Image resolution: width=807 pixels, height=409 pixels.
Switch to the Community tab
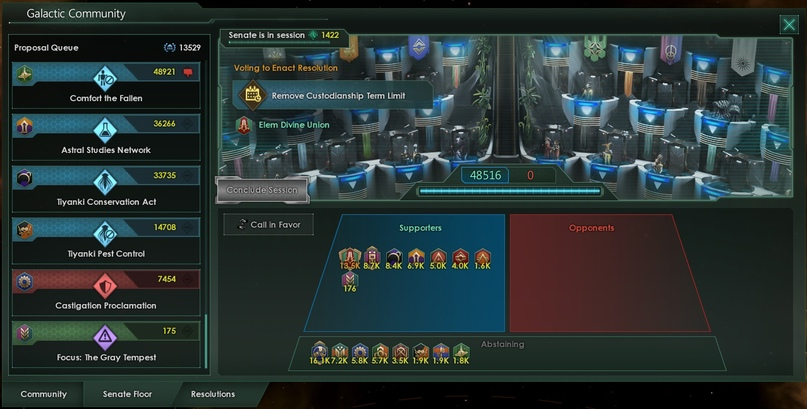[x=43, y=394]
